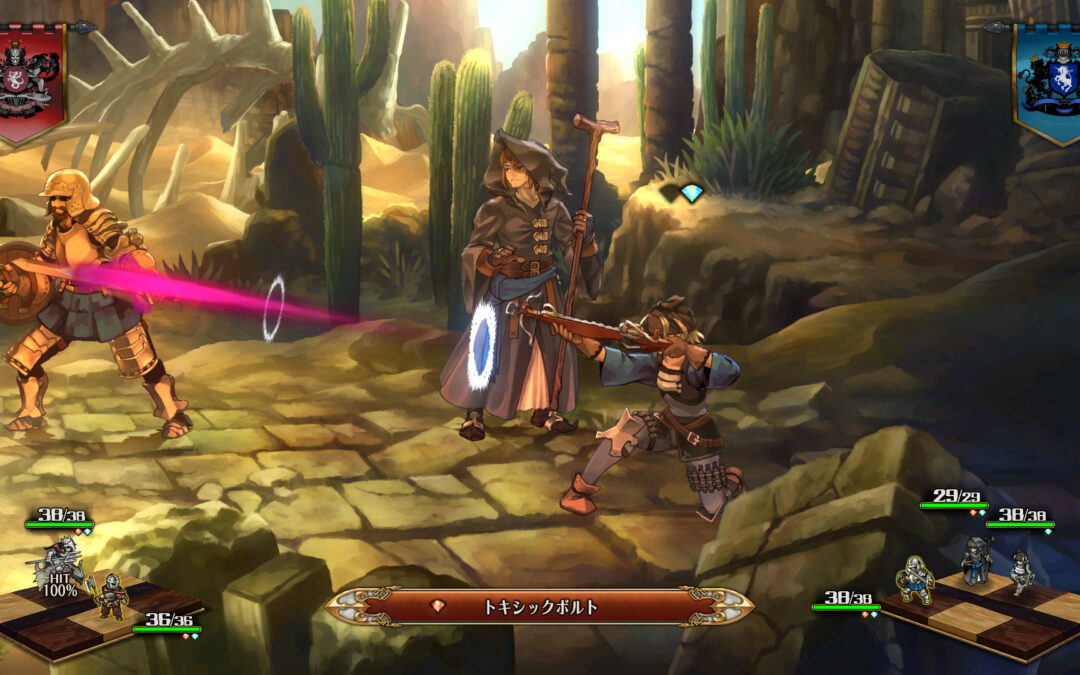
Task: Choose the axe soldier on the left formation board
Action: (x=110, y=594)
